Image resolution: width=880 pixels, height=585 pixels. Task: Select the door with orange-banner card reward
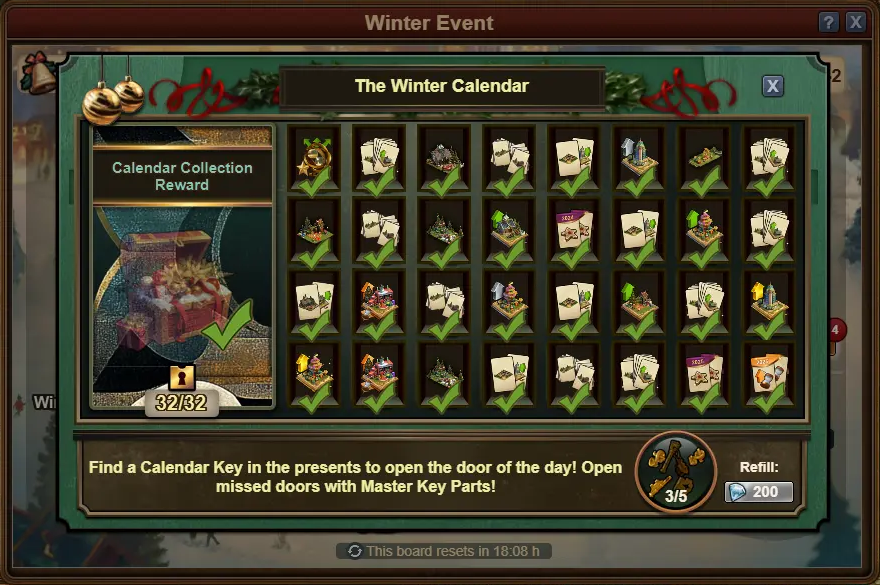[769, 375]
